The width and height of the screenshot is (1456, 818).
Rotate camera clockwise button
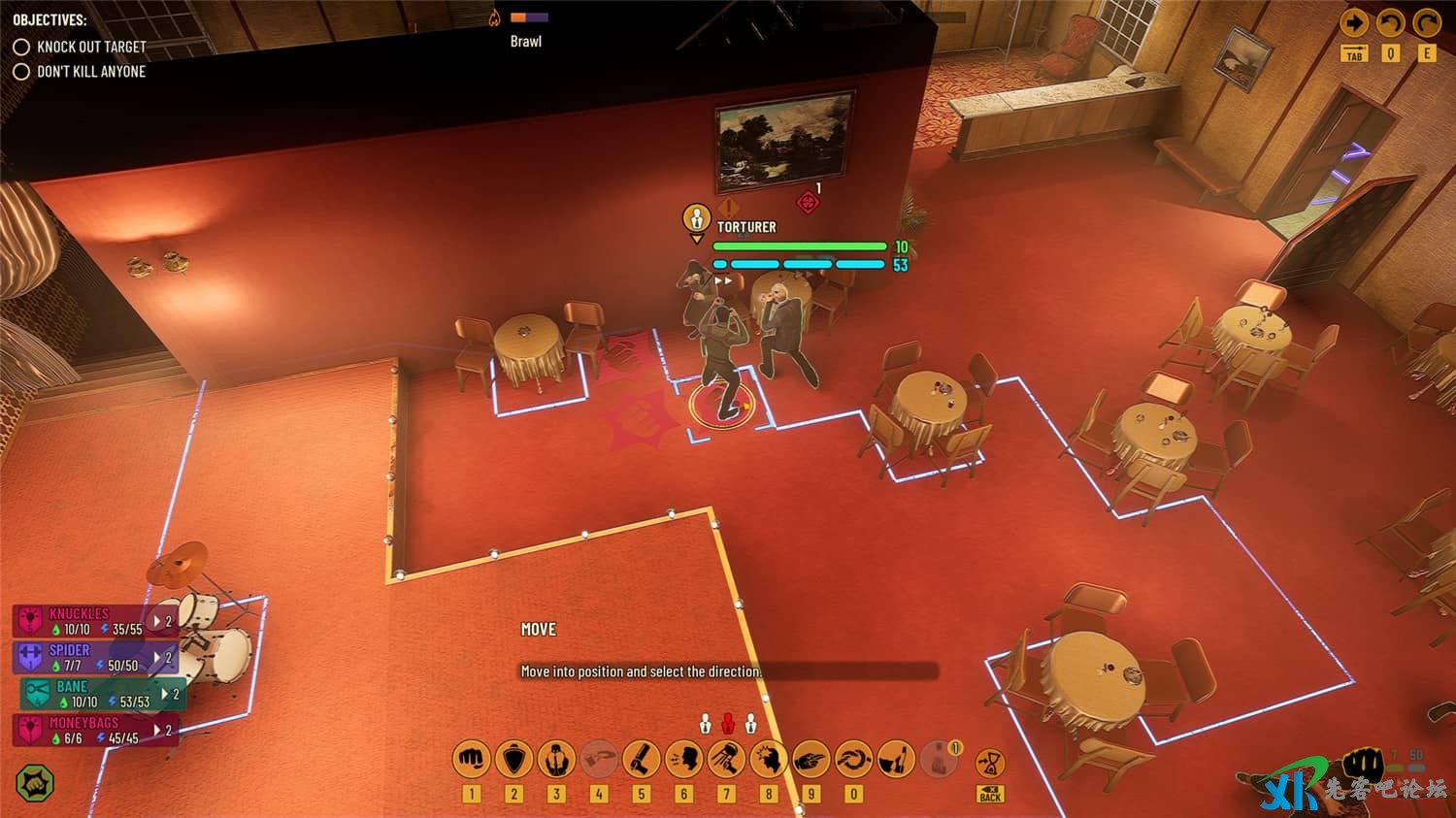pos(1426,23)
